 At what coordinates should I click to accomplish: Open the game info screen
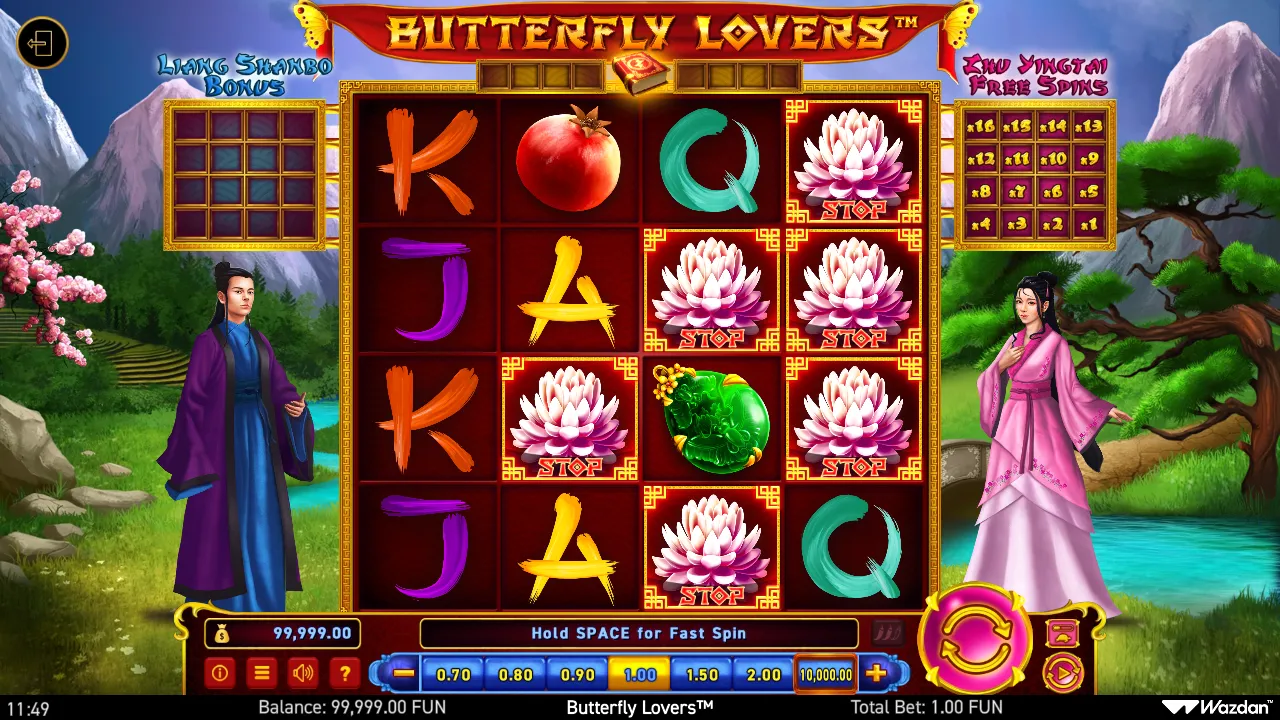218,673
